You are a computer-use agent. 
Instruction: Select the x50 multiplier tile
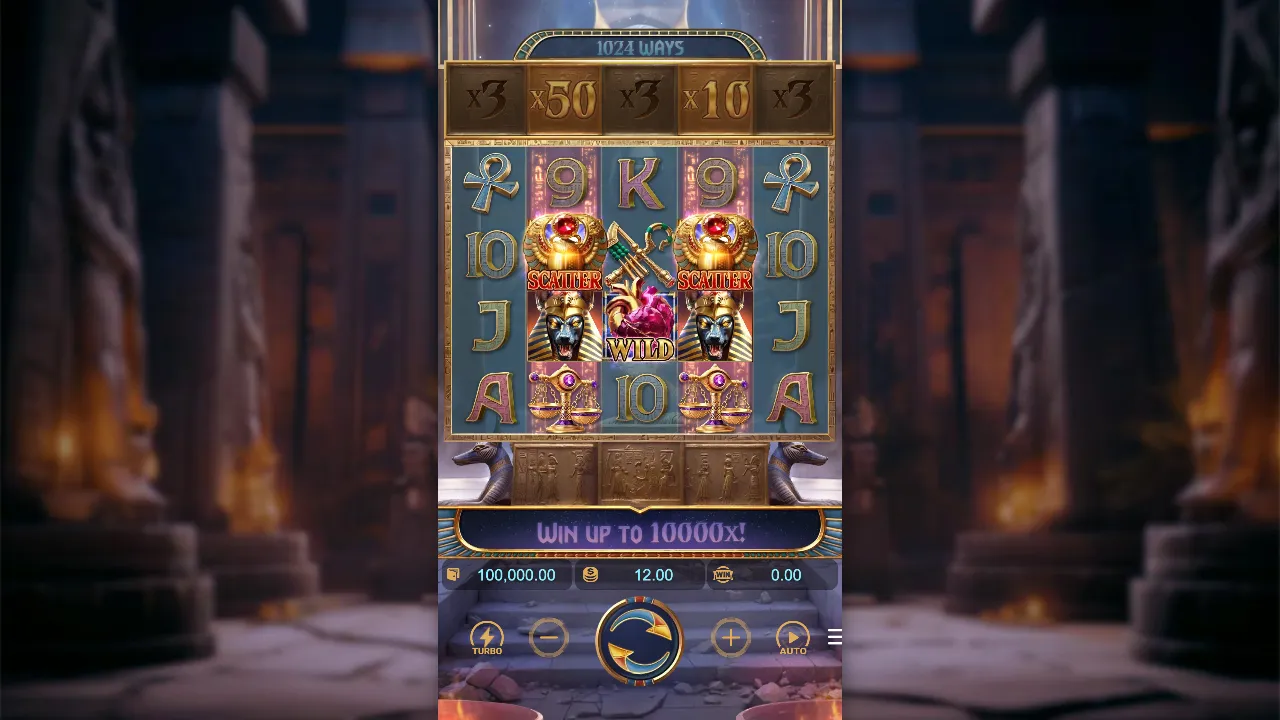[565, 97]
